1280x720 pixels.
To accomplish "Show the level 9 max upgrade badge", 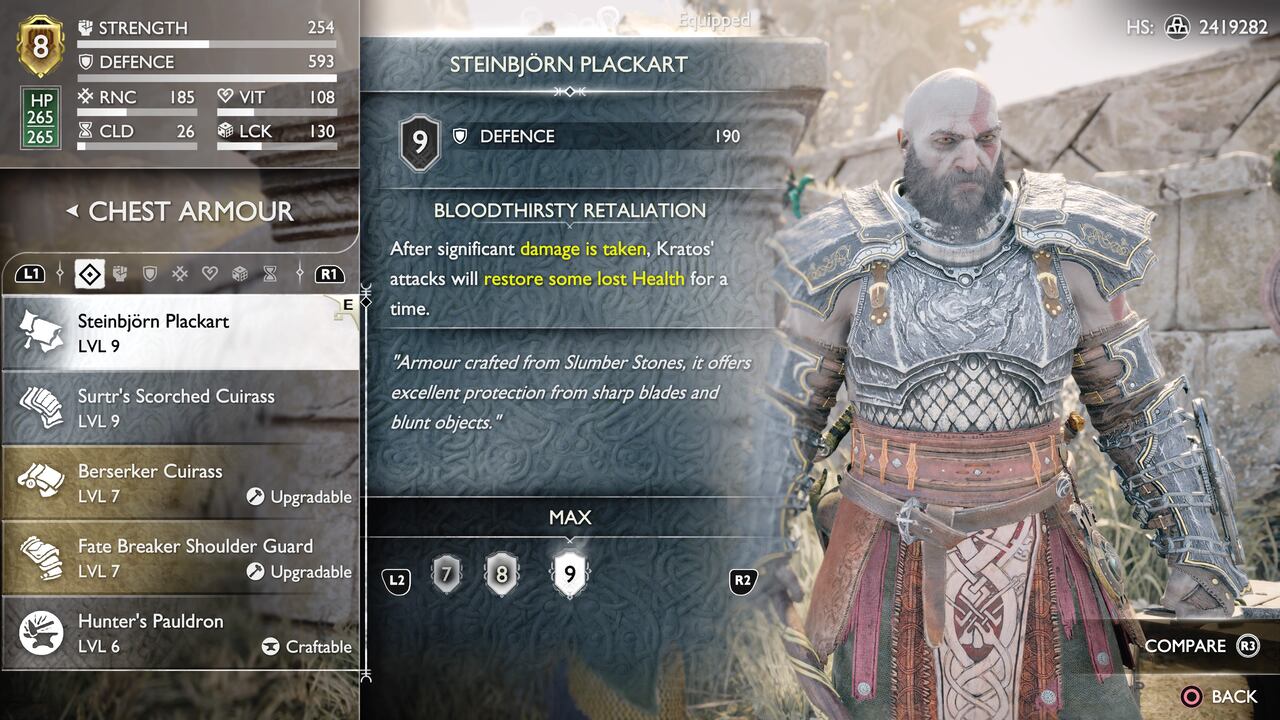I will pyautogui.click(x=569, y=575).
